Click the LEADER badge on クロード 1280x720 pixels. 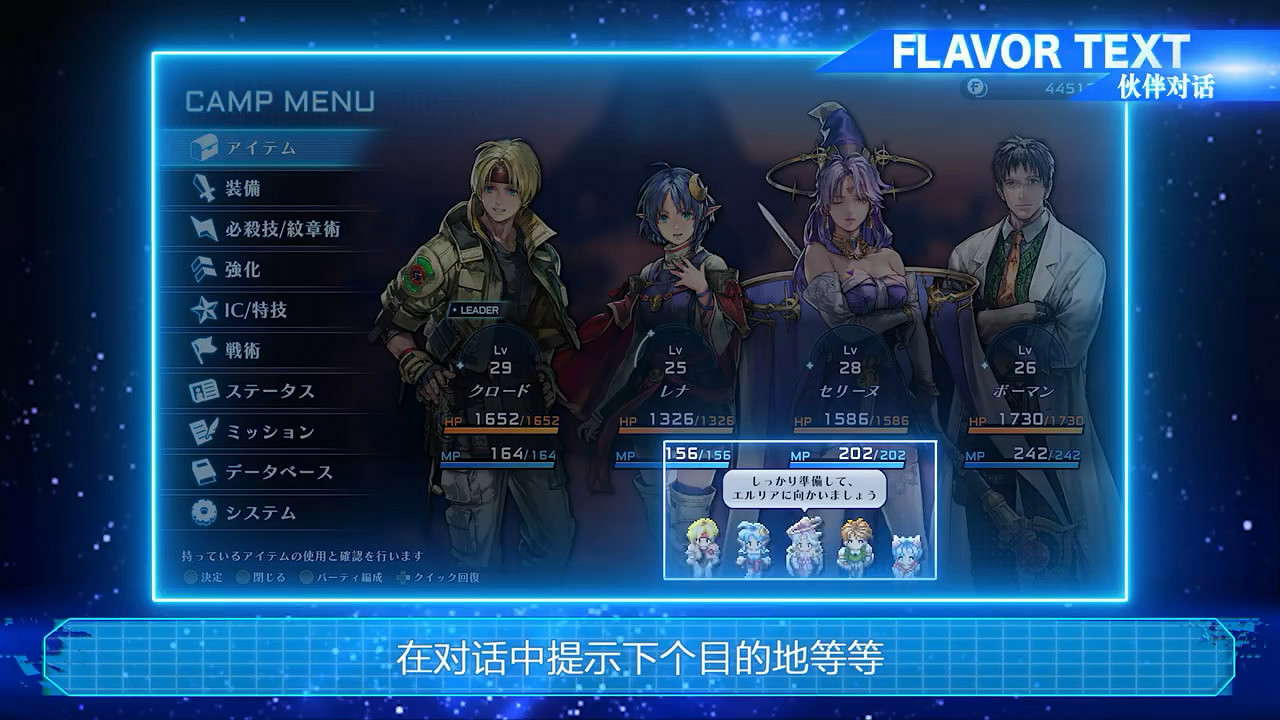476,310
